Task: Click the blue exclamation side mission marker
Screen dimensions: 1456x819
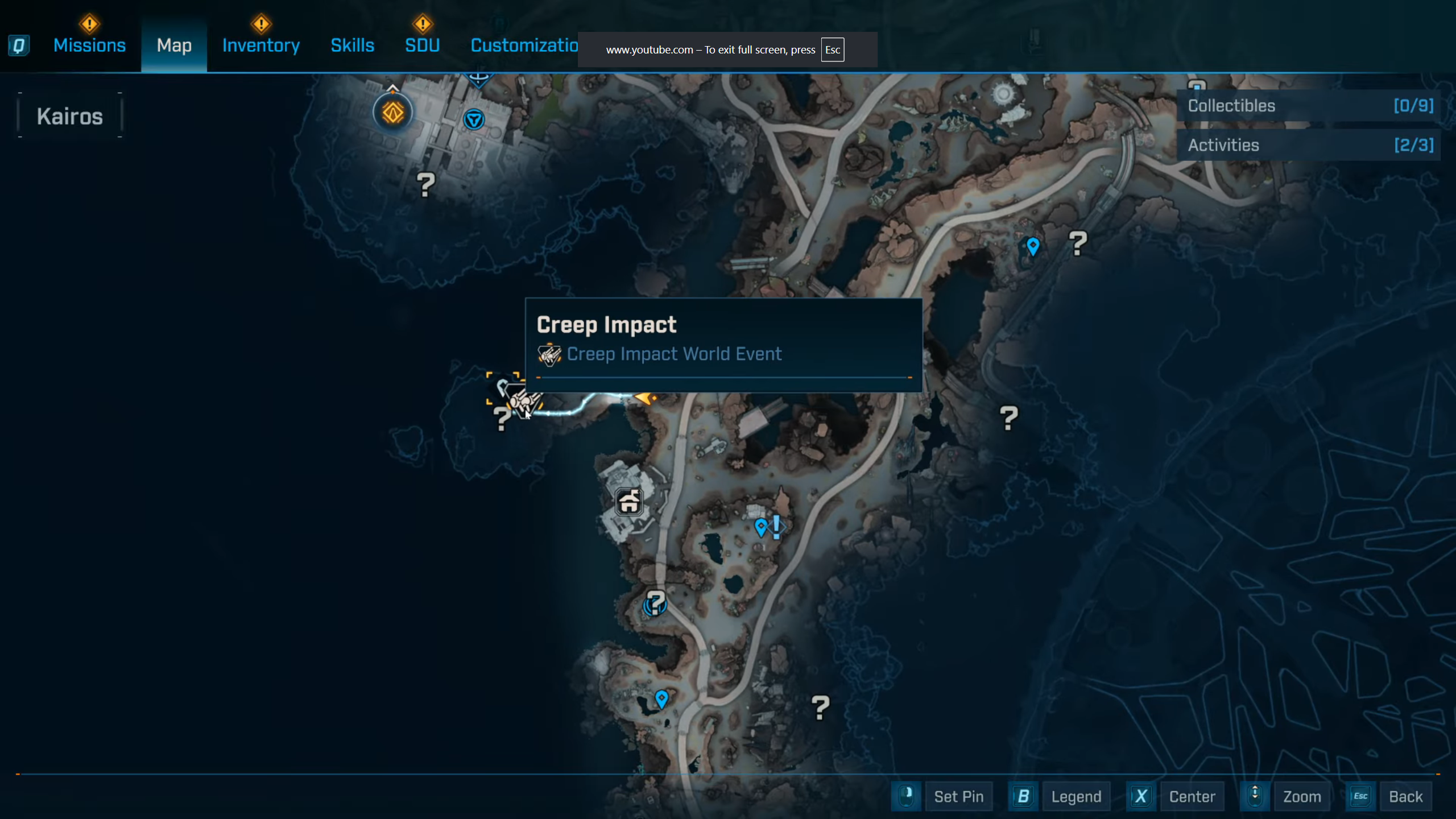Action: coord(776,527)
